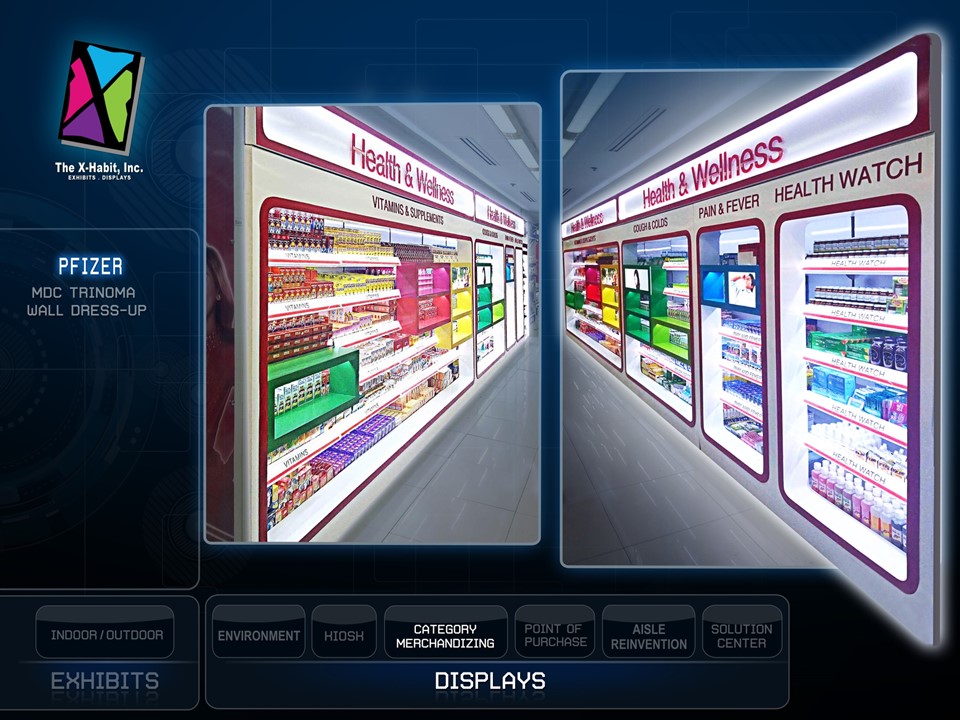This screenshot has width=960, height=720.
Task: Open the Aisle Reinvention category
Action: (648, 634)
